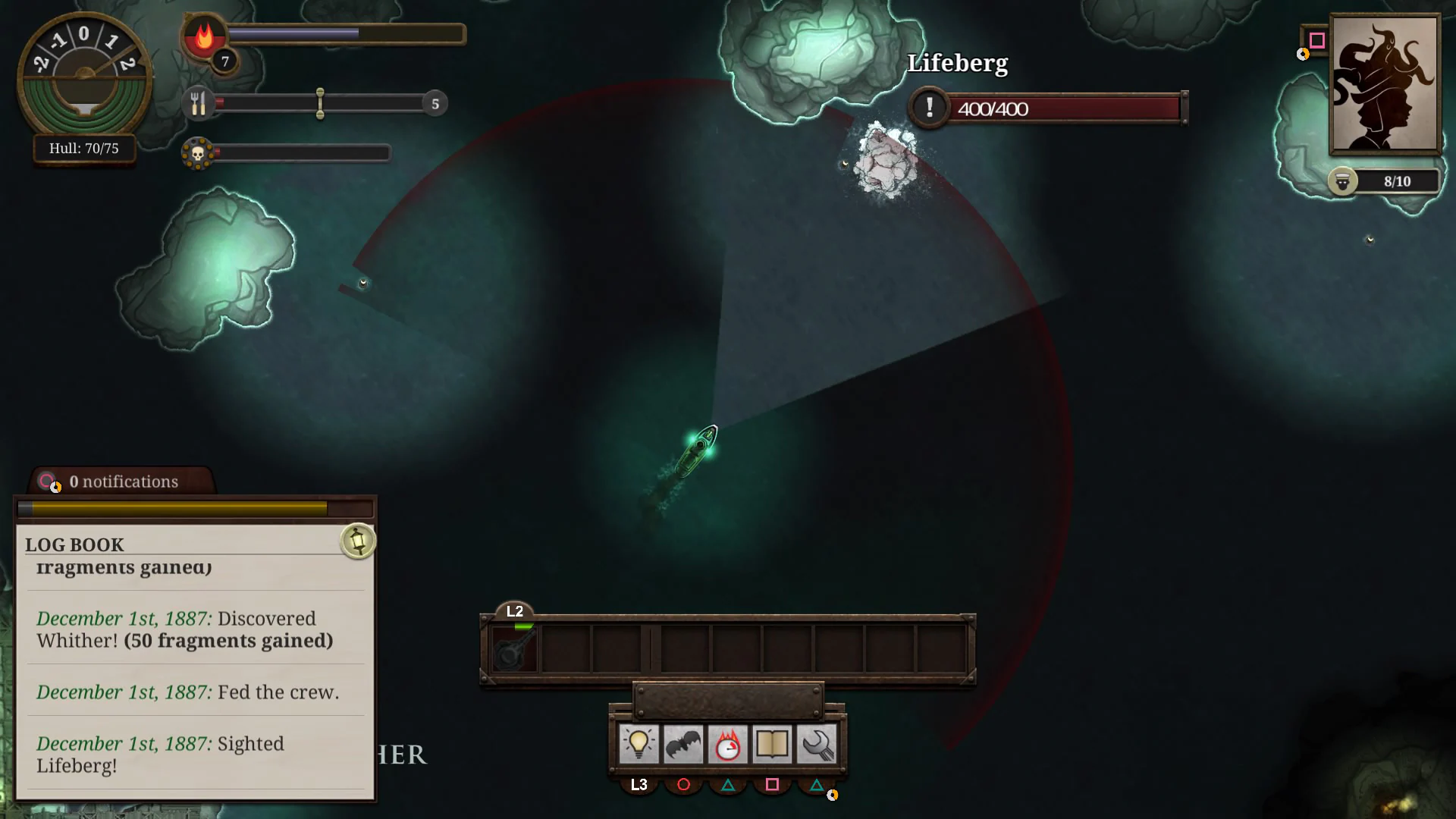
Task: Select the equipped weapon in the first hotbar slot
Action: [x=513, y=648]
